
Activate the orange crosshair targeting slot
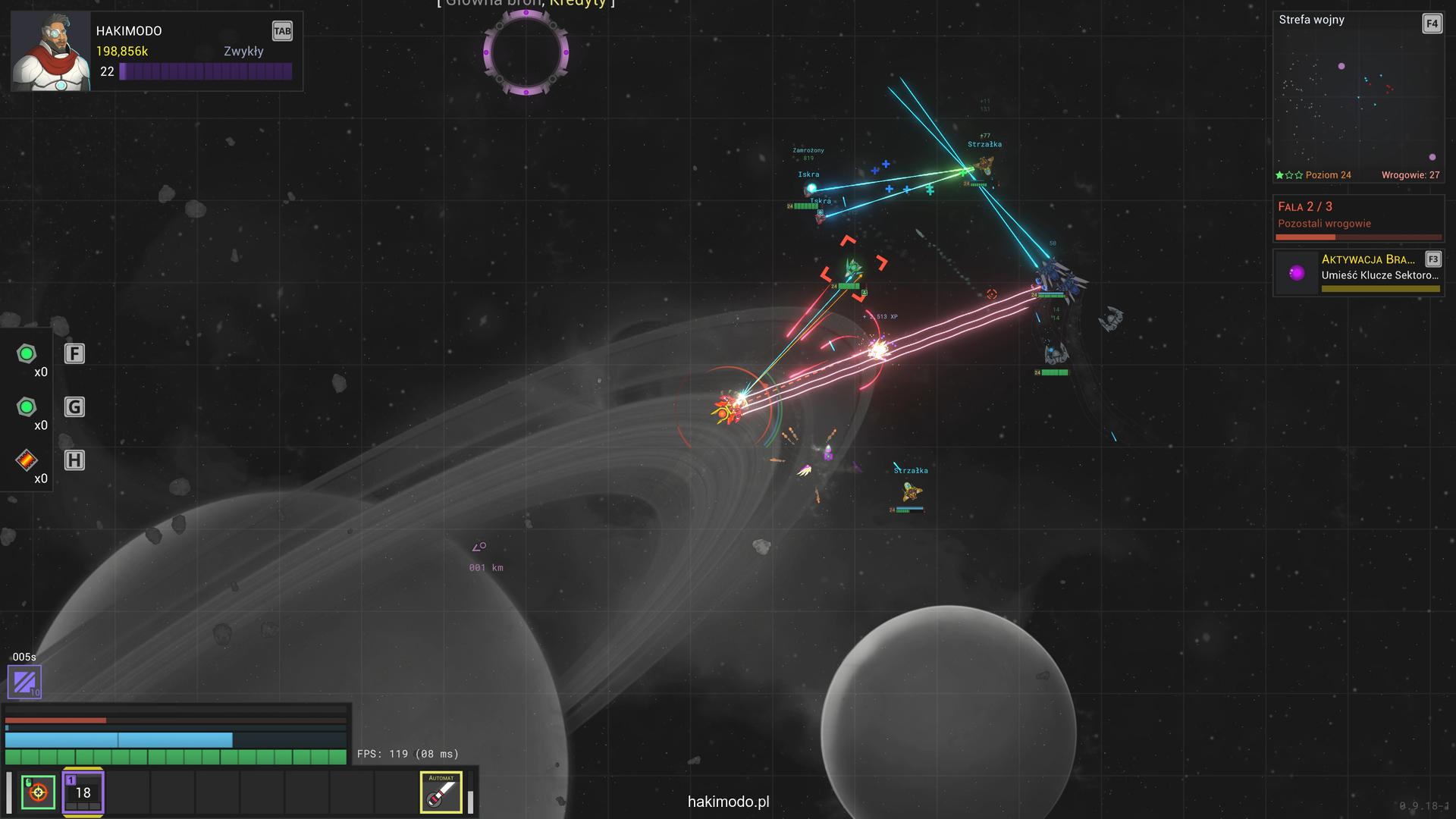[38, 792]
